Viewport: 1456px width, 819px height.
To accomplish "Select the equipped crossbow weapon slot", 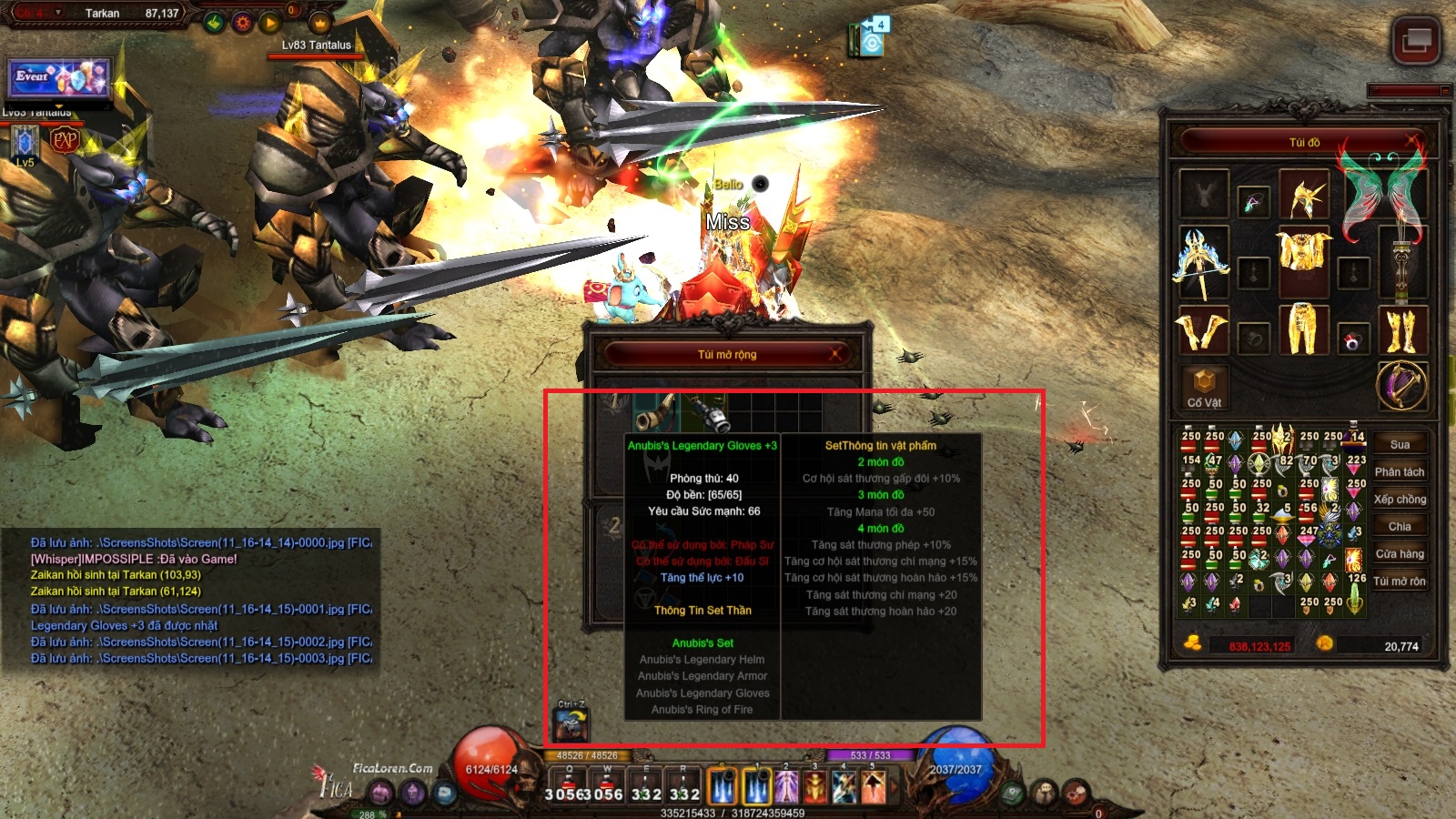I will [1203, 261].
